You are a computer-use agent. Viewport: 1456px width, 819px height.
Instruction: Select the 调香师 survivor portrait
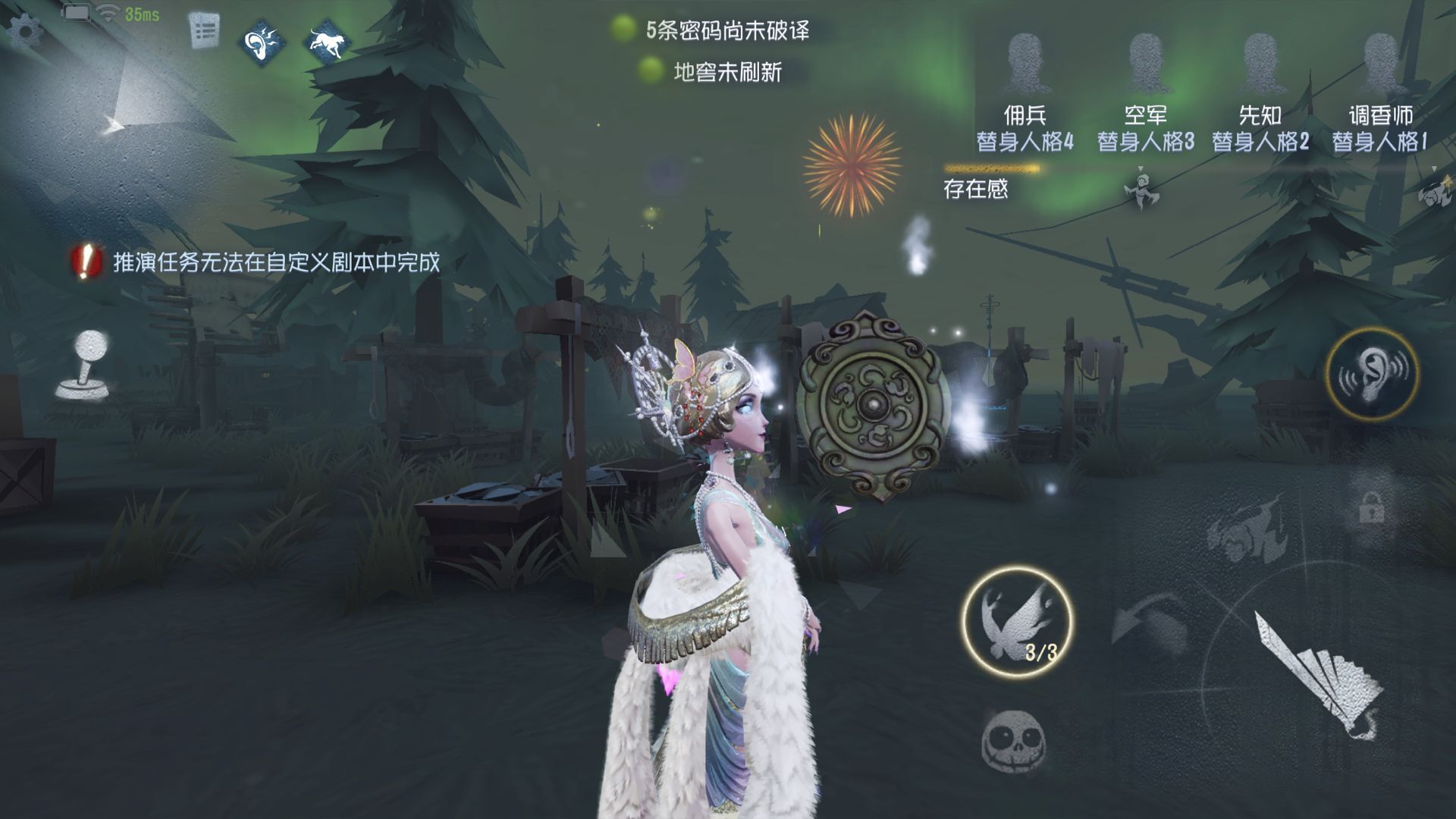coord(1380,61)
